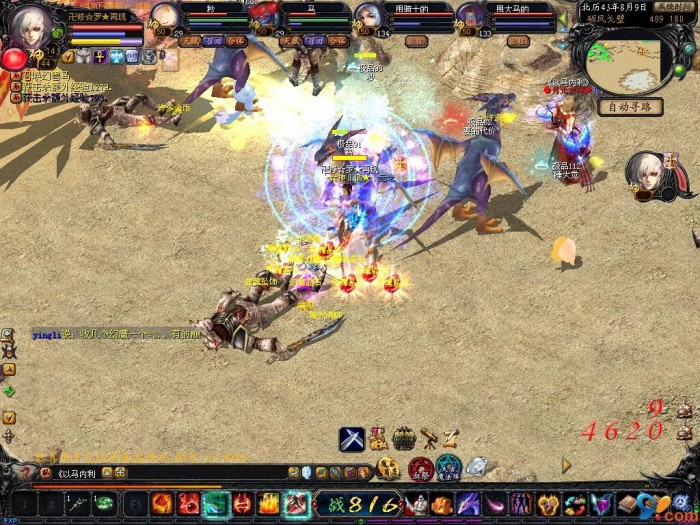The width and height of the screenshot is (700, 525).
Task: Click the spellbook icon in the bottom menu
Action: point(627,504)
